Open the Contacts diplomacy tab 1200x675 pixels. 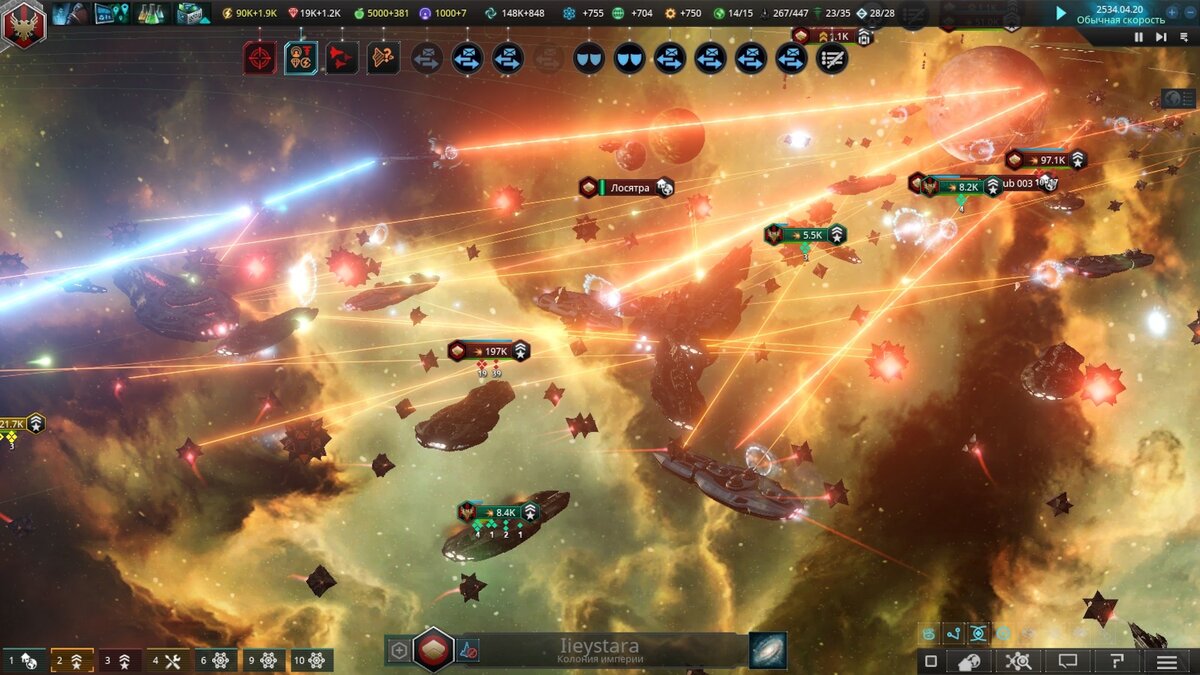tap(72, 13)
